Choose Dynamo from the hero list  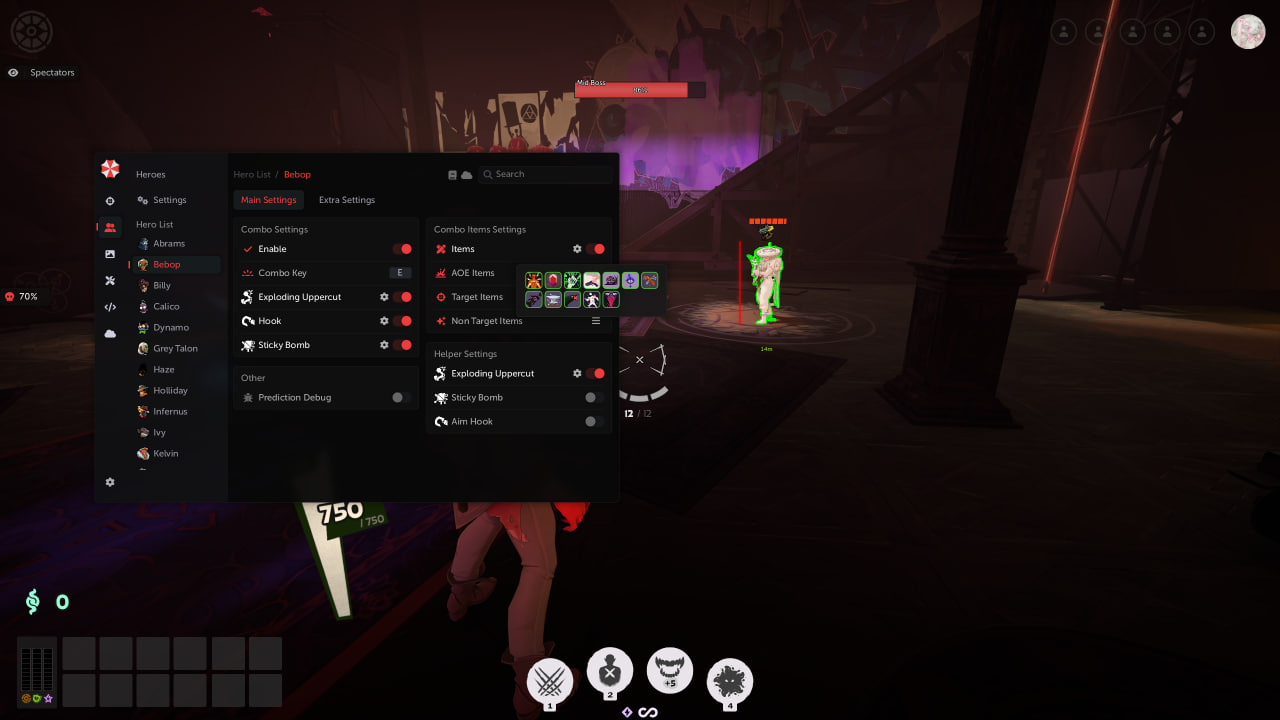170,327
